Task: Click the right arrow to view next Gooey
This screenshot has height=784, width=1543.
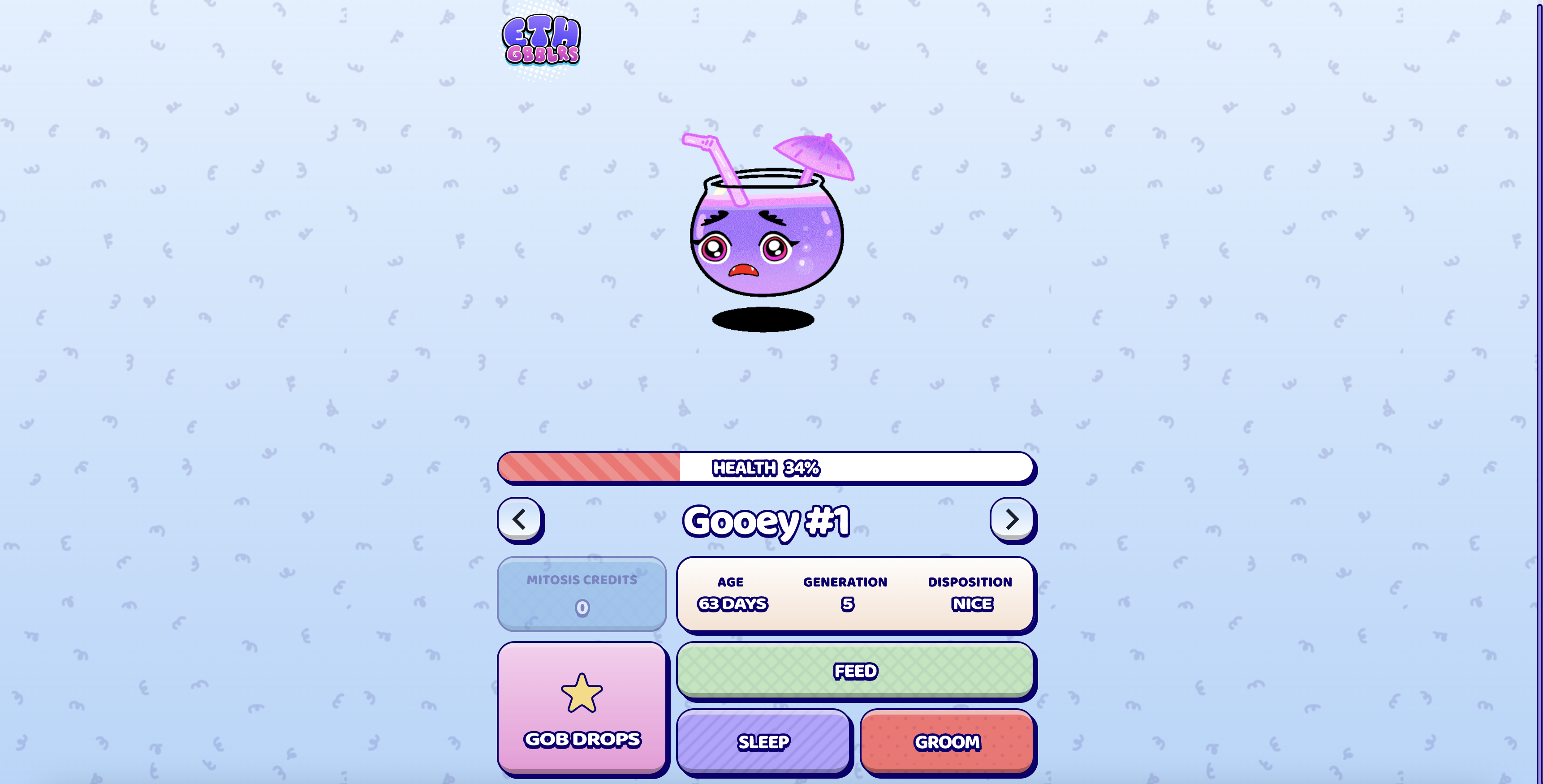Action: 1012,520
